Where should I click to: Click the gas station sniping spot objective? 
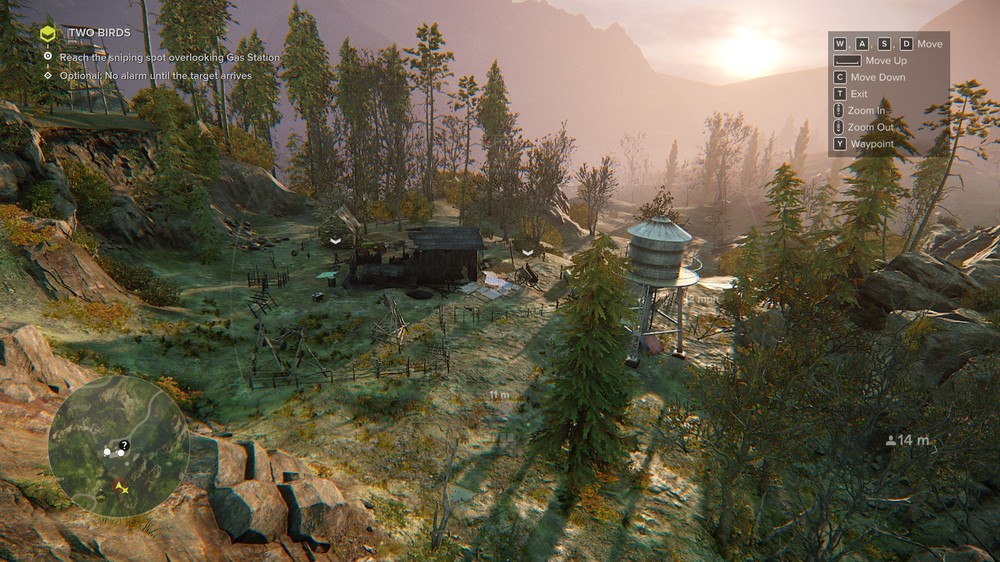(169, 57)
